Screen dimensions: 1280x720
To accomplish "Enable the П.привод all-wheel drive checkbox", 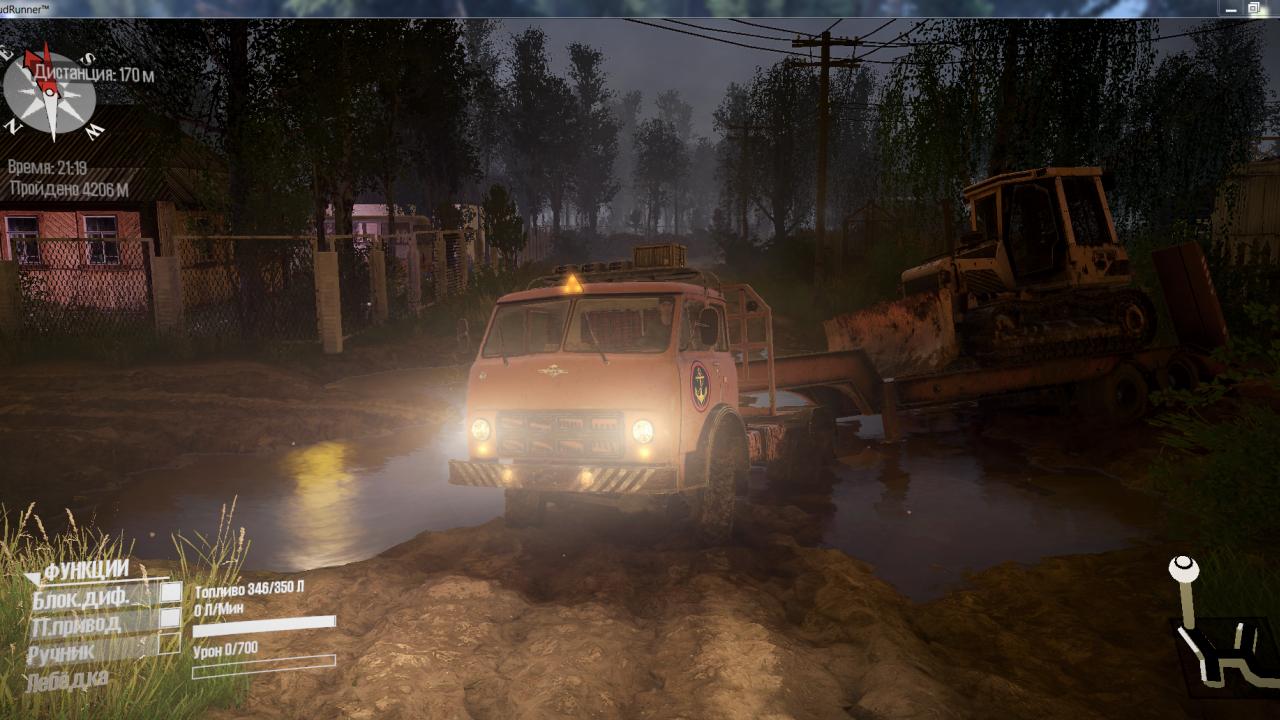I will tap(171, 619).
